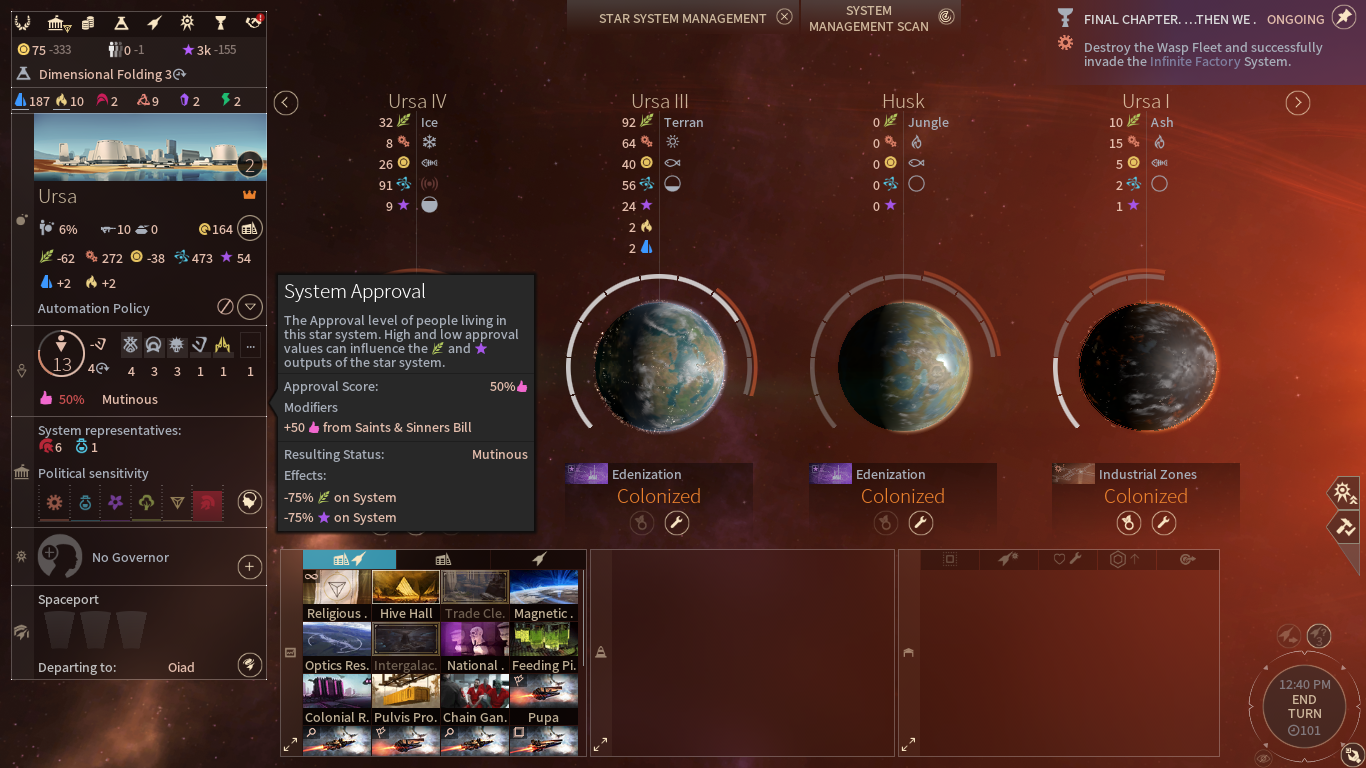Open the diplomacy handshake icon with alert

253,23
